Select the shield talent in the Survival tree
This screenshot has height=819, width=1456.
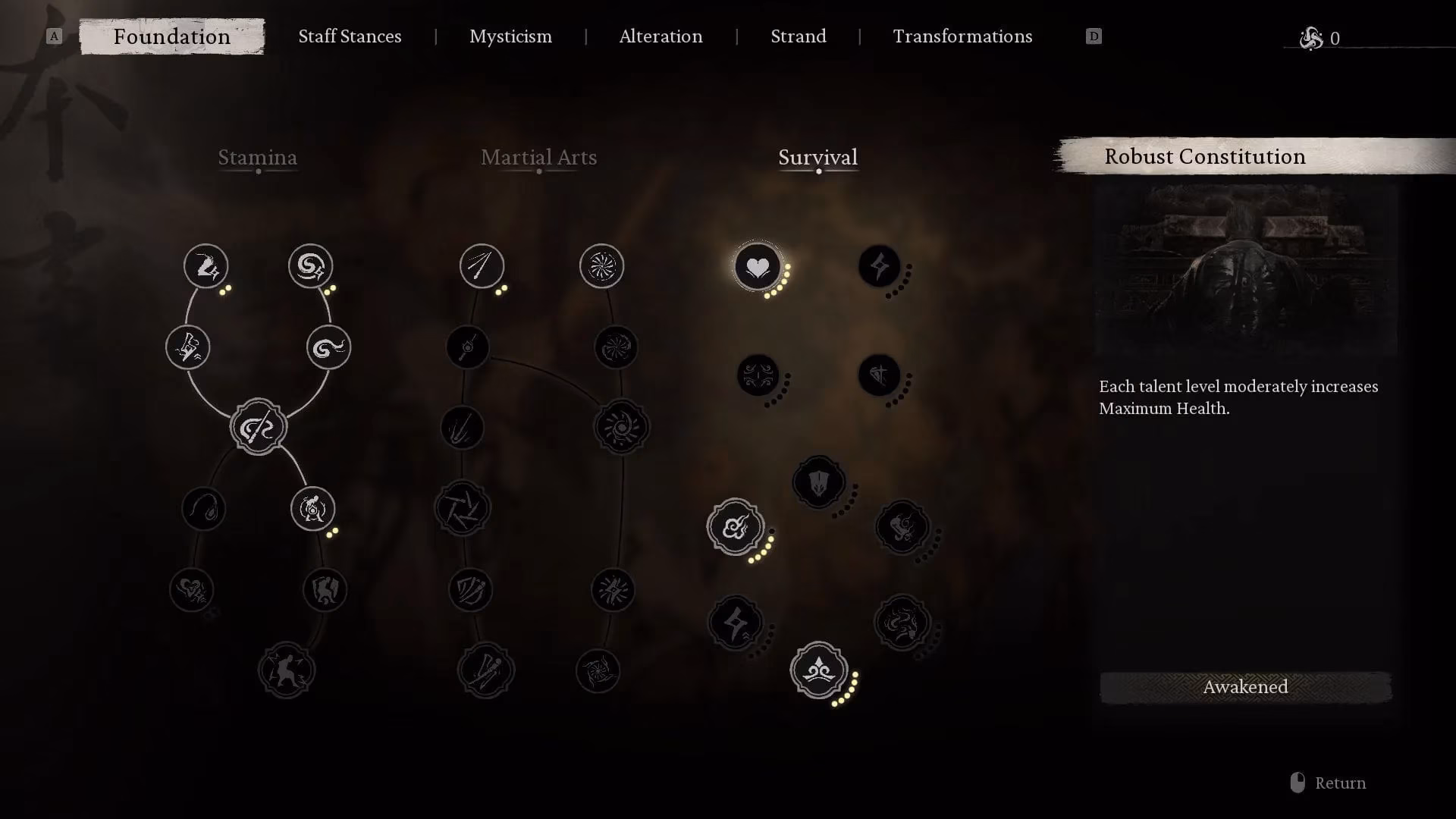tap(818, 482)
